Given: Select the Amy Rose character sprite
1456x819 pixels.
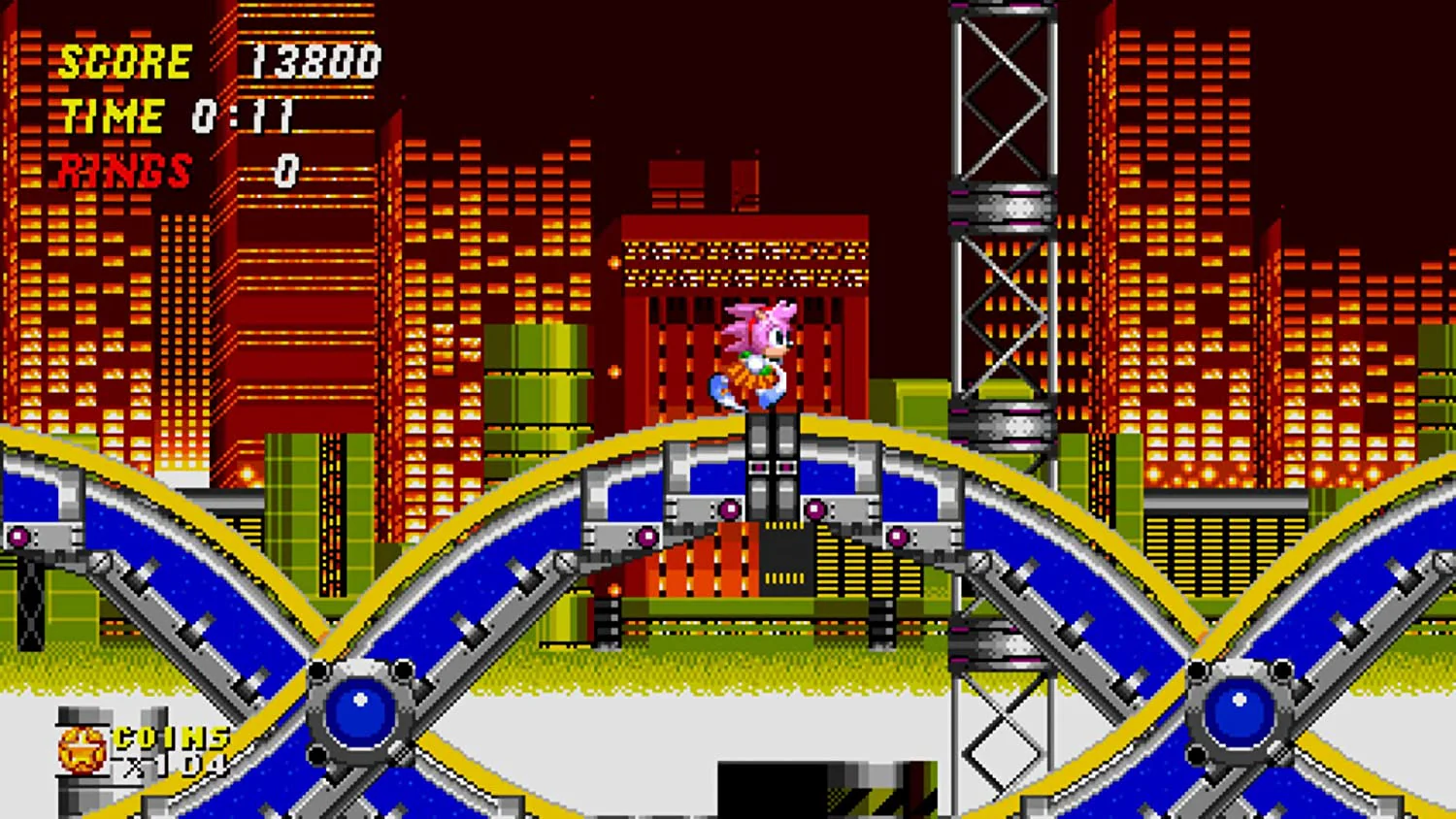Looking at the screenshot, I should (x=757, y=359).
